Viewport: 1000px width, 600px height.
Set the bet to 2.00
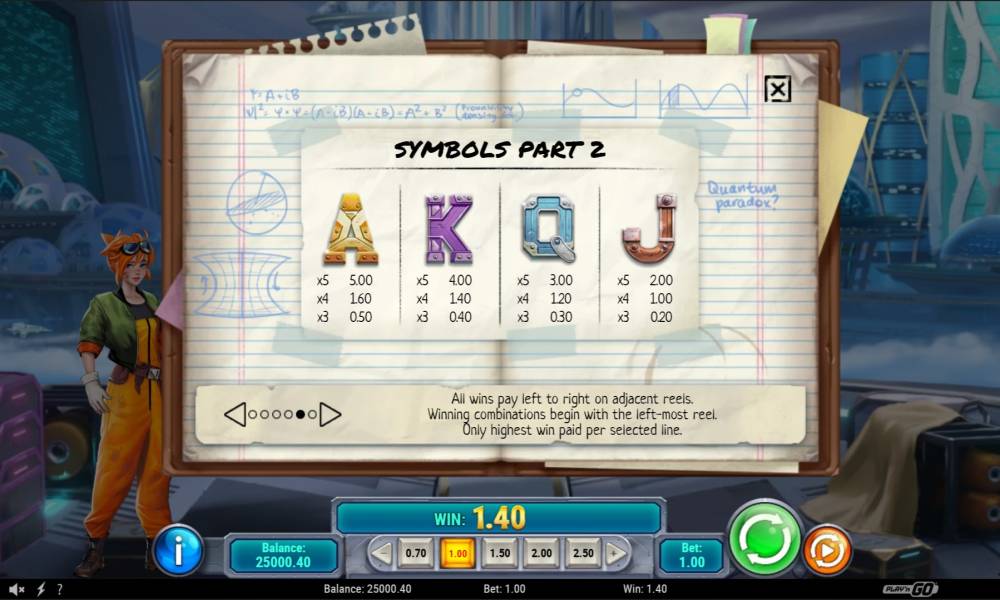541,553
